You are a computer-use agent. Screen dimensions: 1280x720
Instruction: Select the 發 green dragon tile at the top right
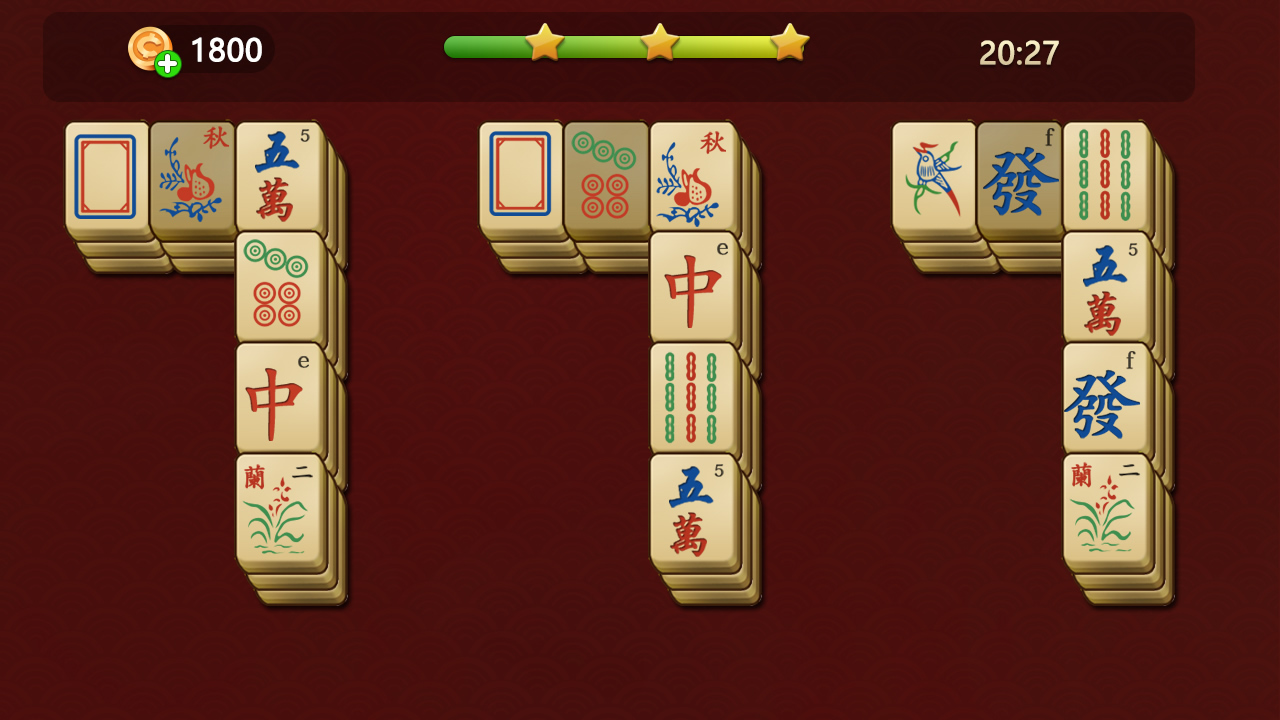[x=1020, y=175]
